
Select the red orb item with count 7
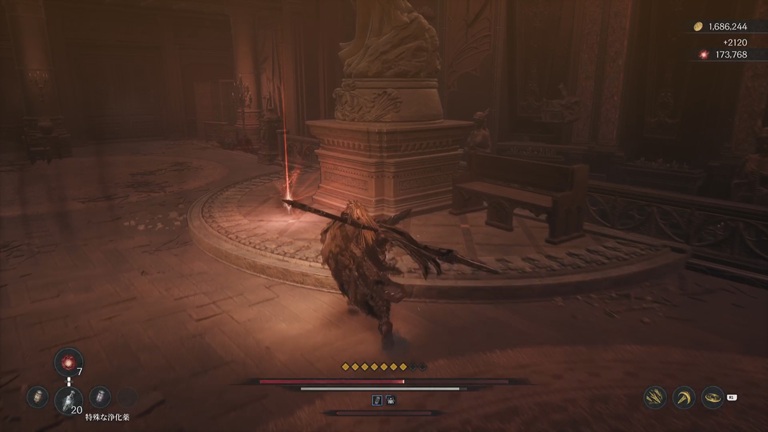(x=67, y=362)
